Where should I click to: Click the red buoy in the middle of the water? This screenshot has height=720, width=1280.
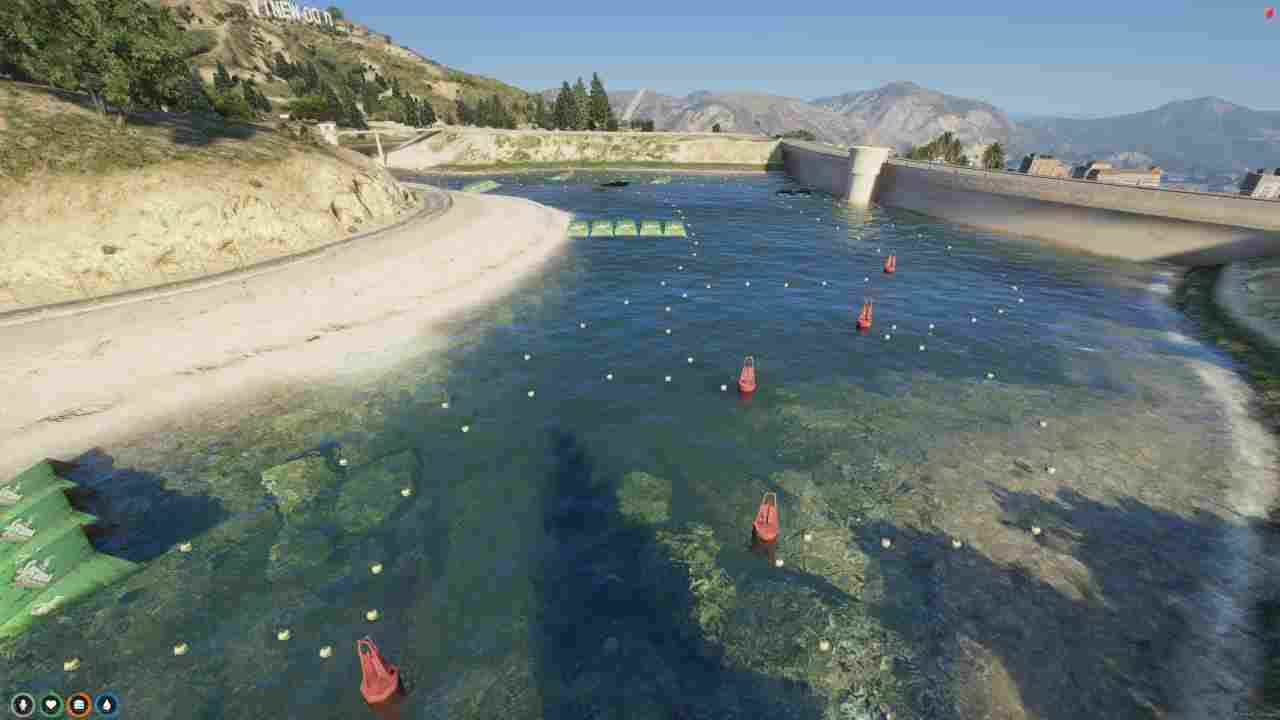pyautogui.click(x=750, y=378)
